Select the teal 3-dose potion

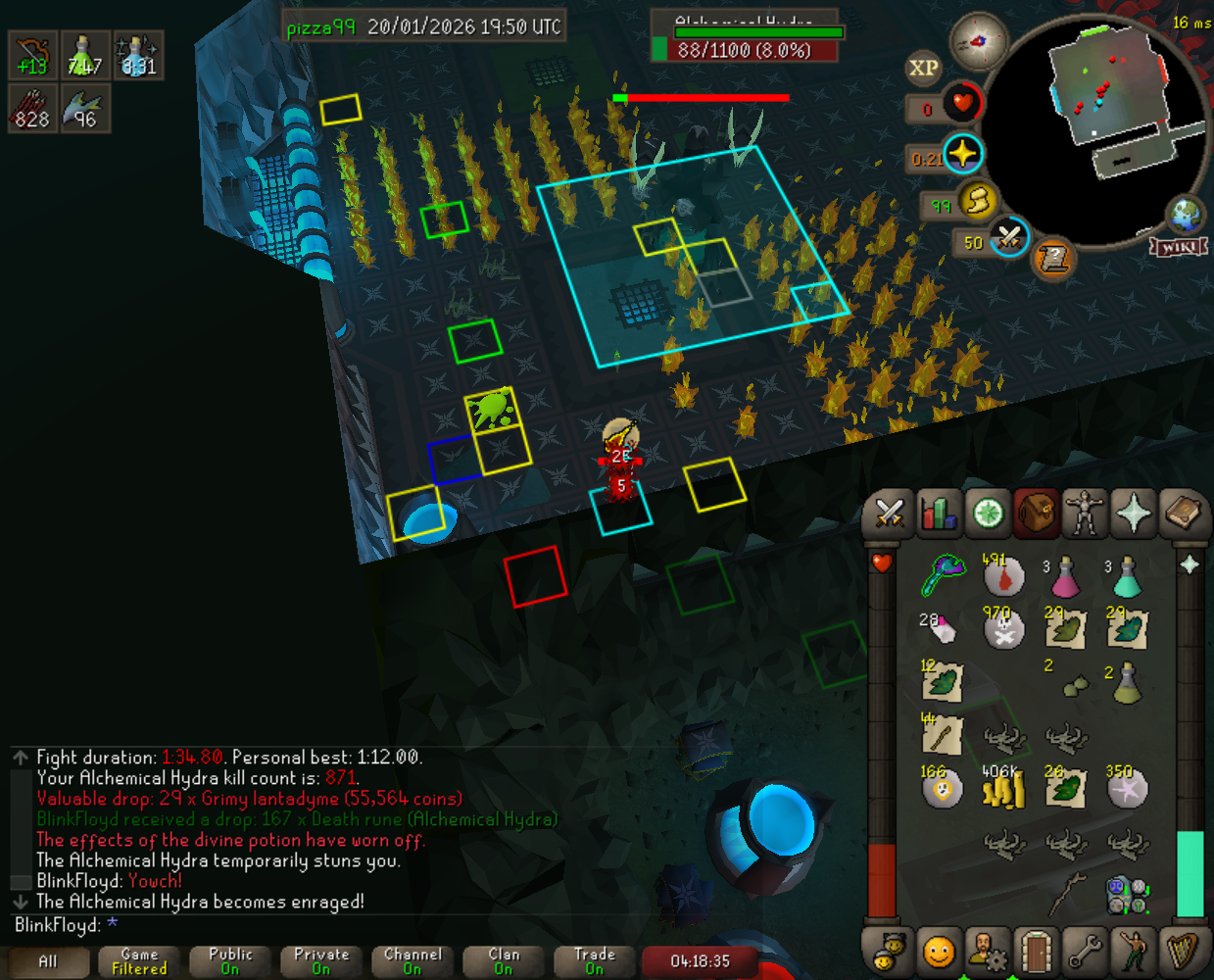click(x=1127, y=577)
